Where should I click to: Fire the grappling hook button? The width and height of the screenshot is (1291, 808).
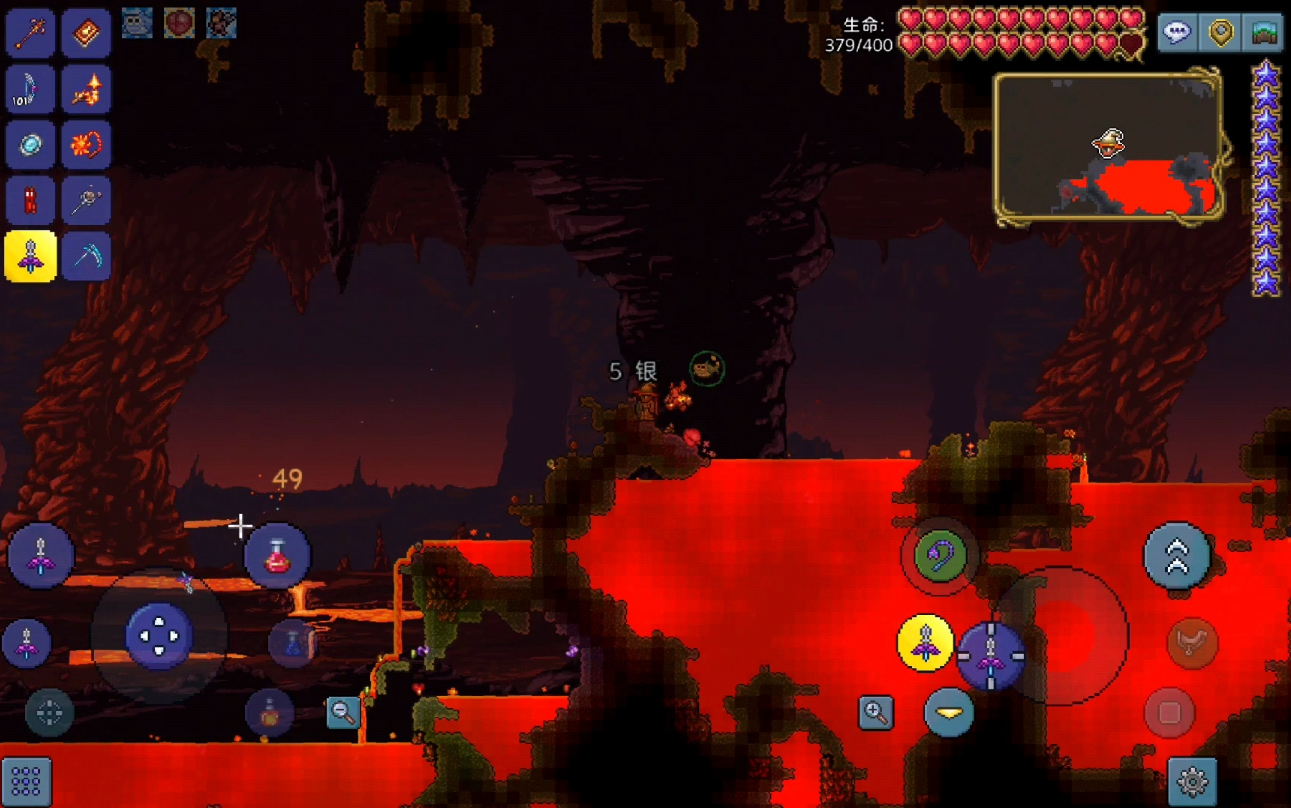click(939, 556)
